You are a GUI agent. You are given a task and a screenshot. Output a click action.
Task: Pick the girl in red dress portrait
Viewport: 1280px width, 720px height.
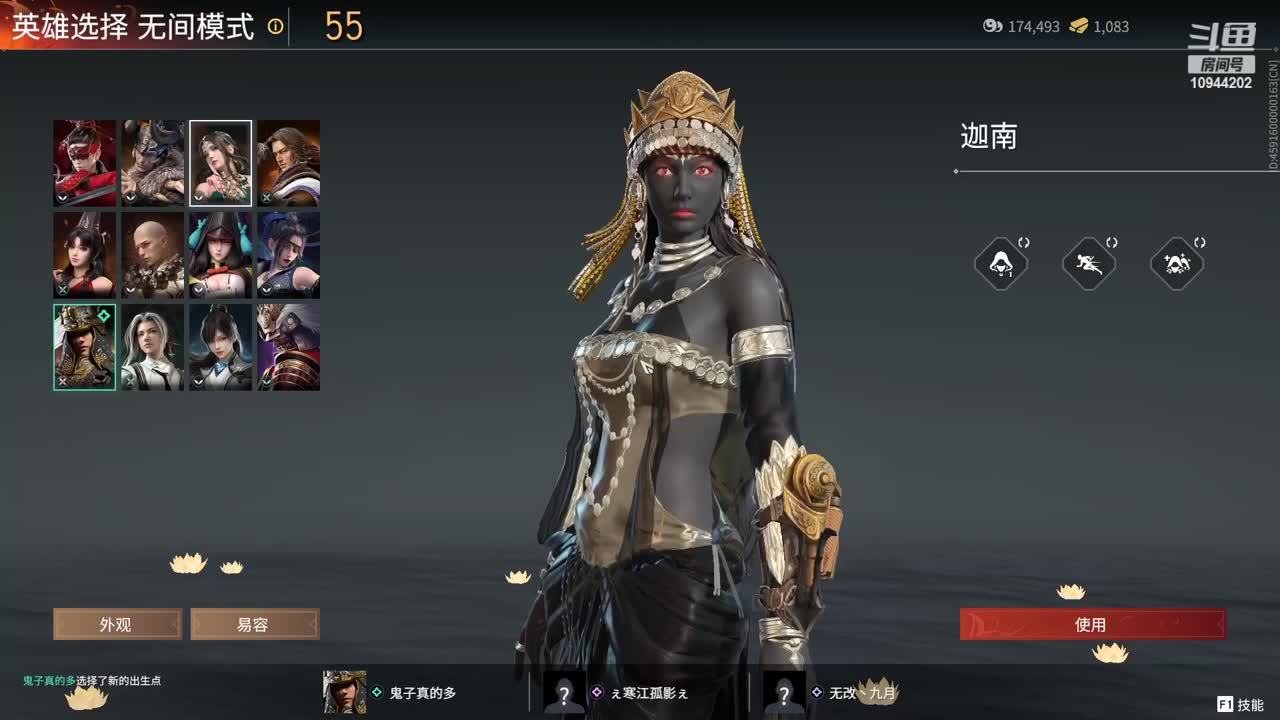point(85,254)
